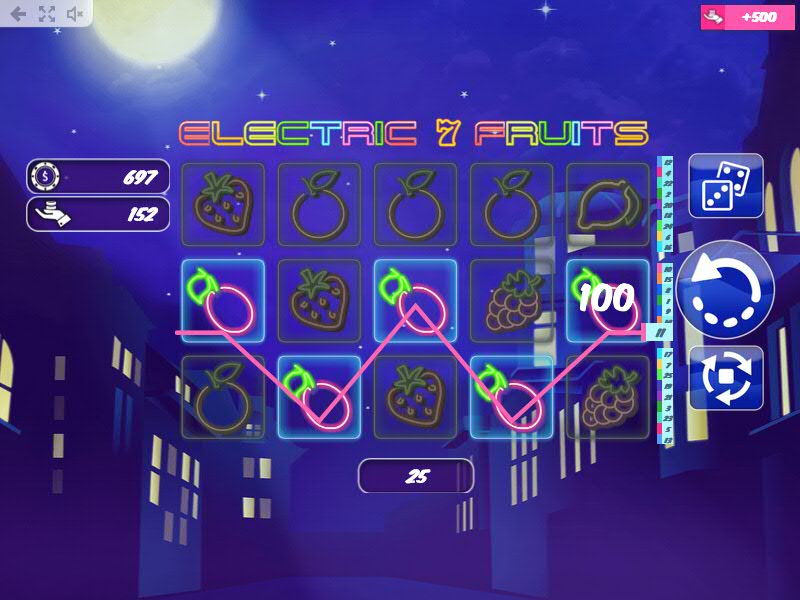The image size is (800, 600).
Task: Click the bet amount field showing 25
Action: point(415,476)
